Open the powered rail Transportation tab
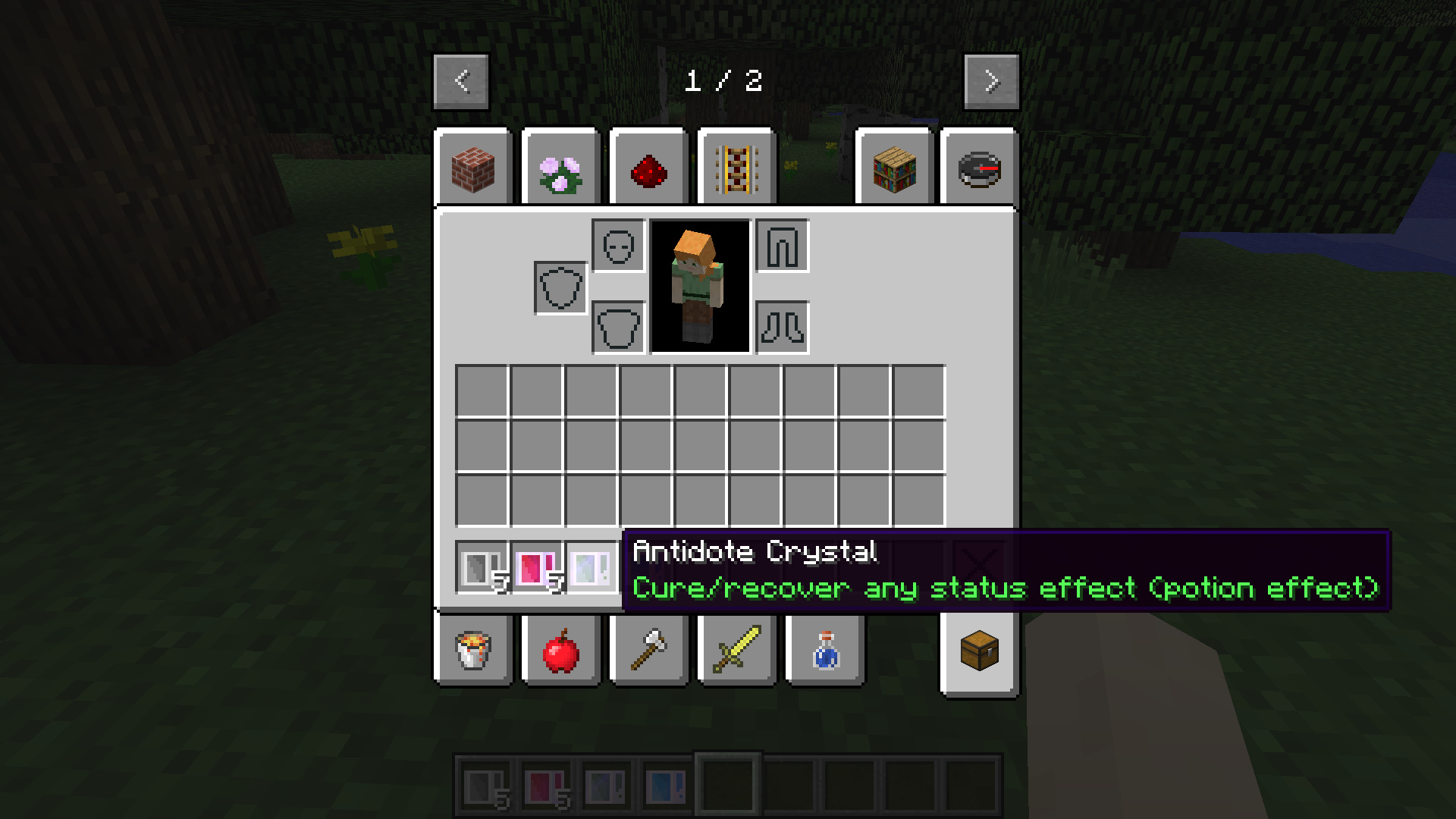This screenshot has height=819, width=1456. pyautogui.click(x=737, y=170)
